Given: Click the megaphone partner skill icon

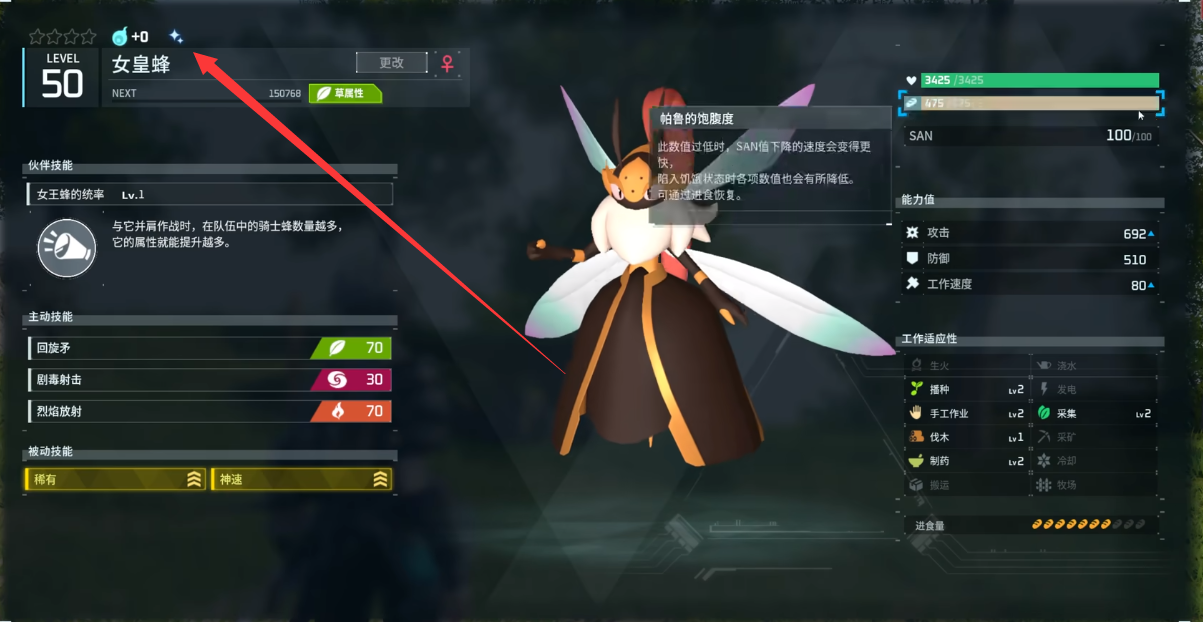Looking at the screenshot, I should pyautogui.click(x=66, y=248).
